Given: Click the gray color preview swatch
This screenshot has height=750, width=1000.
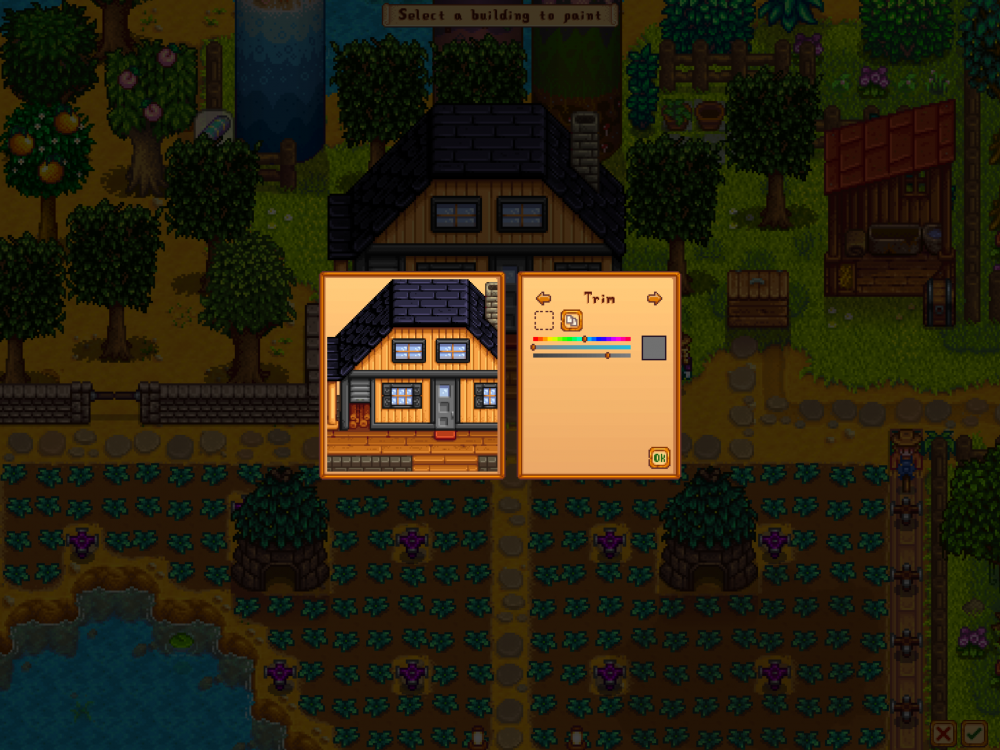Looking at the screenshot, I should click(653, 347).
